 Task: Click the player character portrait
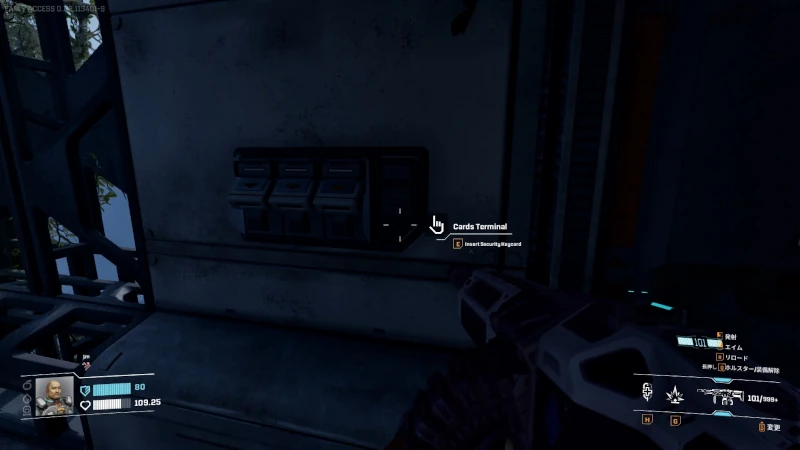pyautogui.click(x=55, y=396)
